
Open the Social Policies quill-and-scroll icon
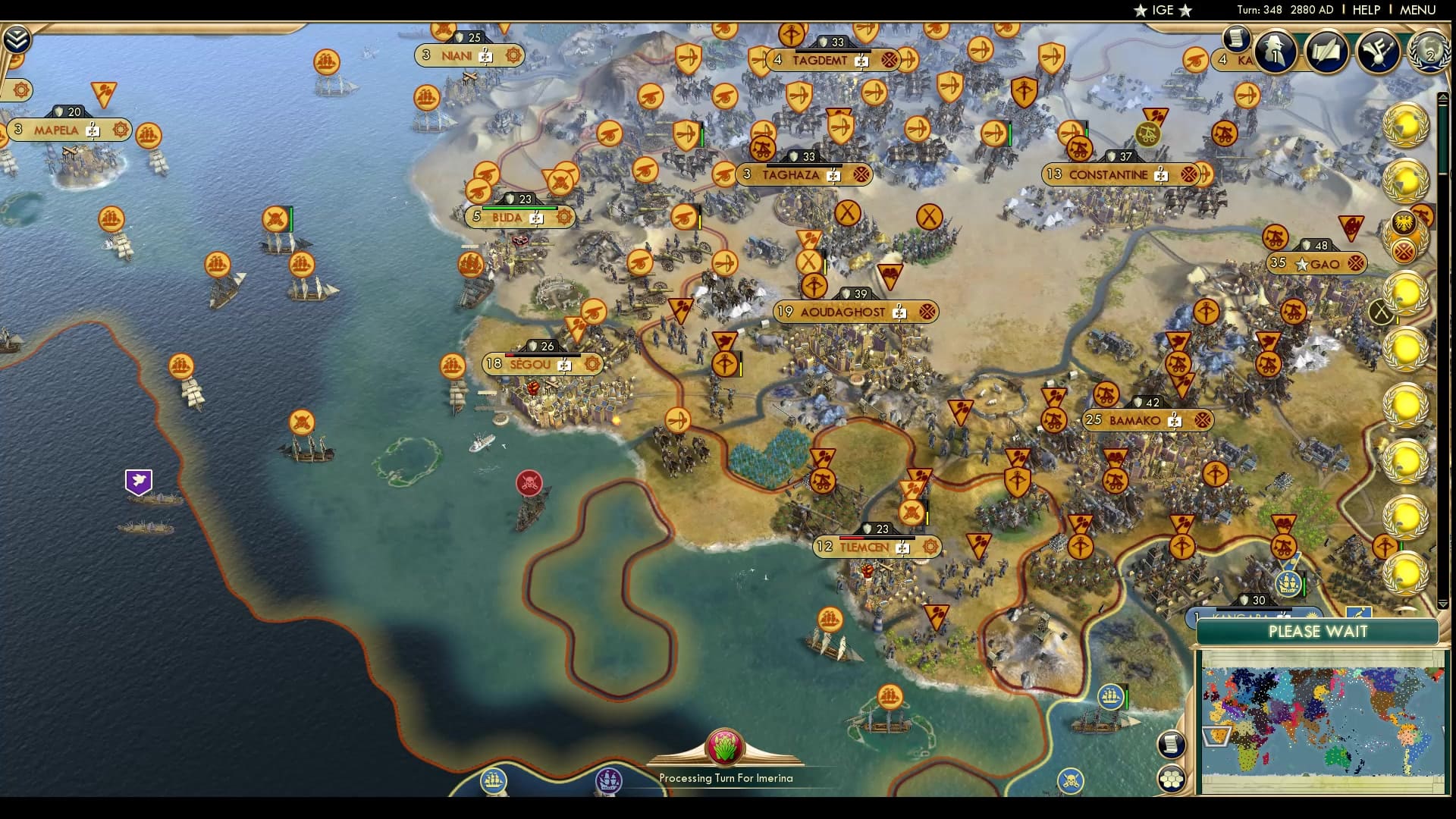tap(1329, 52)
